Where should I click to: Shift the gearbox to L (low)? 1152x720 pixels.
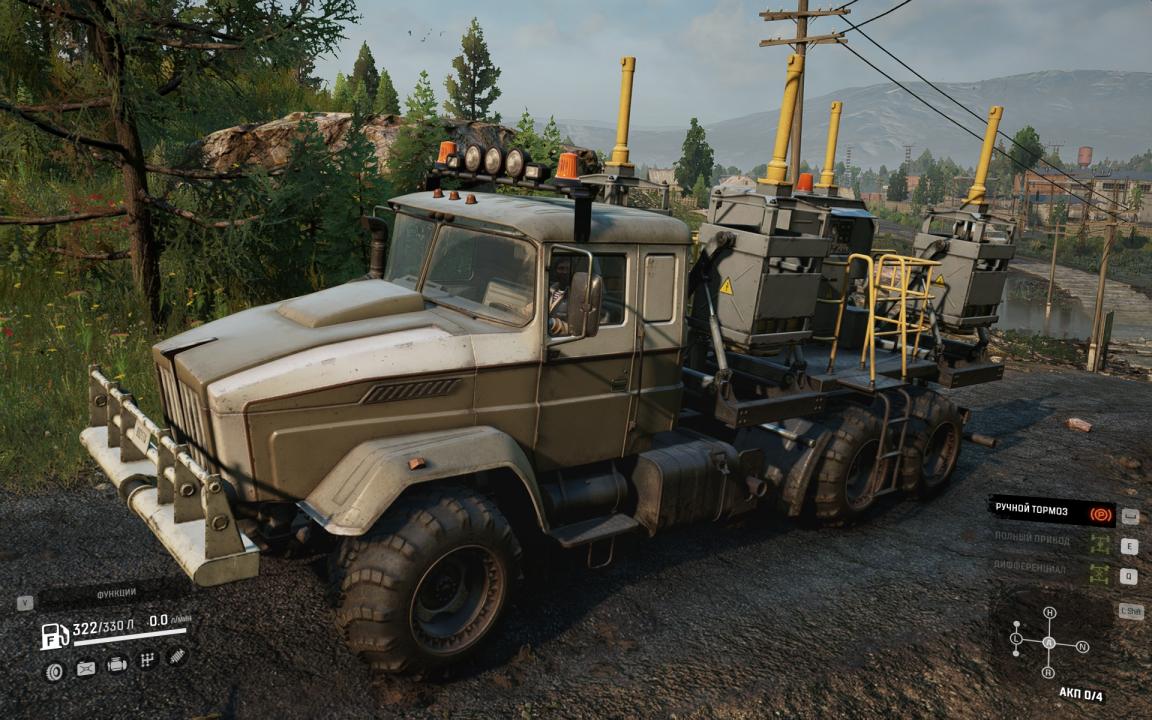pos(1016,638)
